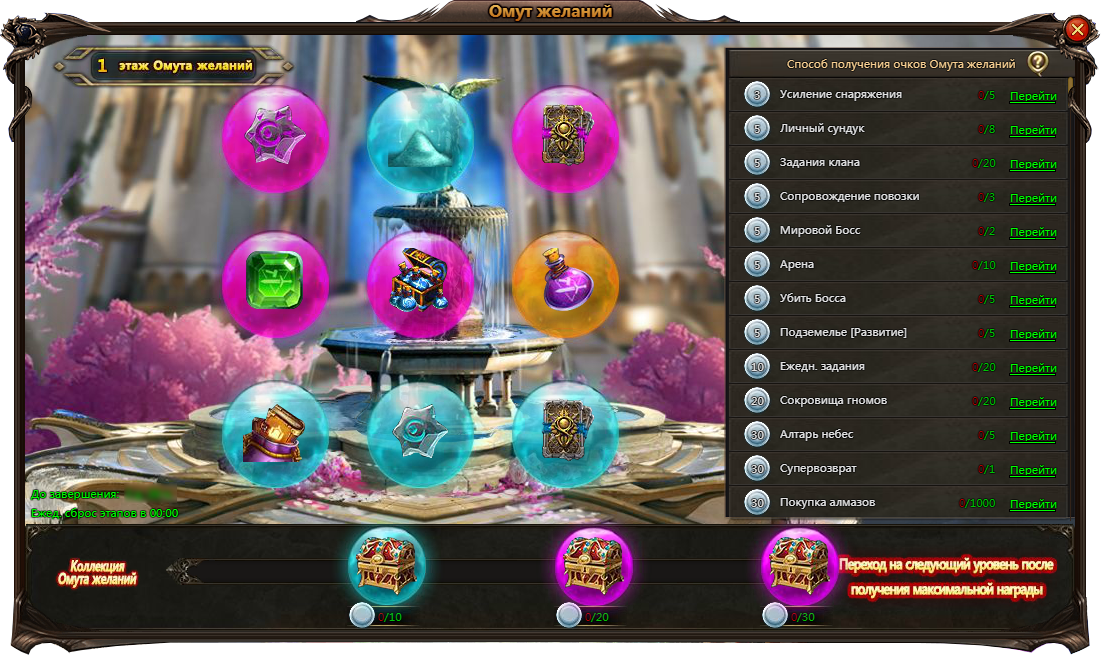Follow the Перейти link for Личный сундук

pyautogui.click(x=1033, y=130)
